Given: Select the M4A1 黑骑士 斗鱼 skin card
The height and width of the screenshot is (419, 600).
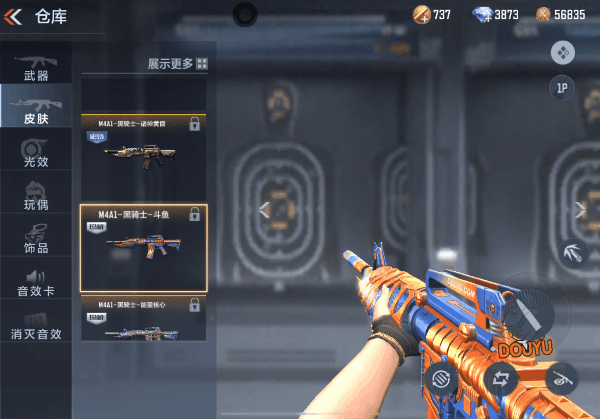Looking at the screenshot, I should click(x=143, y=248).
